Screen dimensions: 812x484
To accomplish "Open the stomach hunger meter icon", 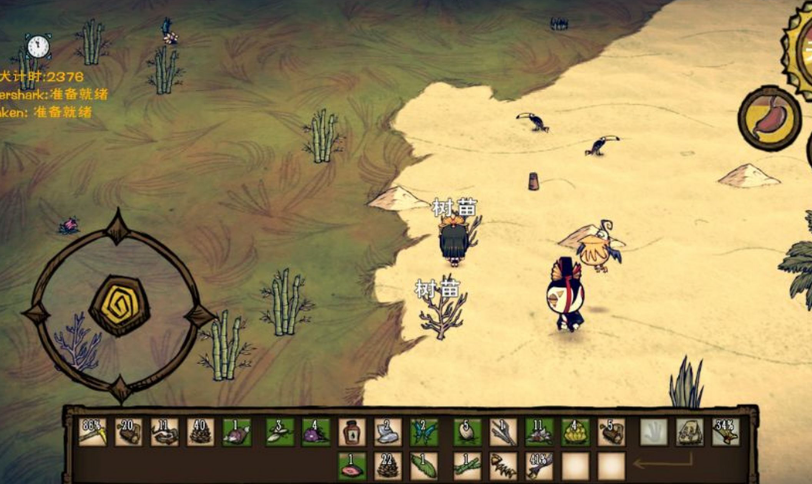I will (x=769, y=118).
